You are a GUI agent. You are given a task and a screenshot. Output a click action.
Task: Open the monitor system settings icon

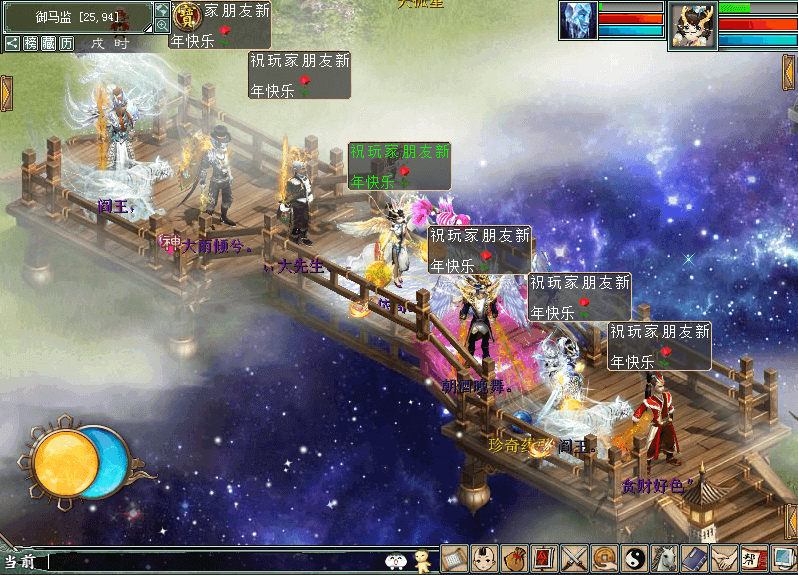click(x=783, y=559)
